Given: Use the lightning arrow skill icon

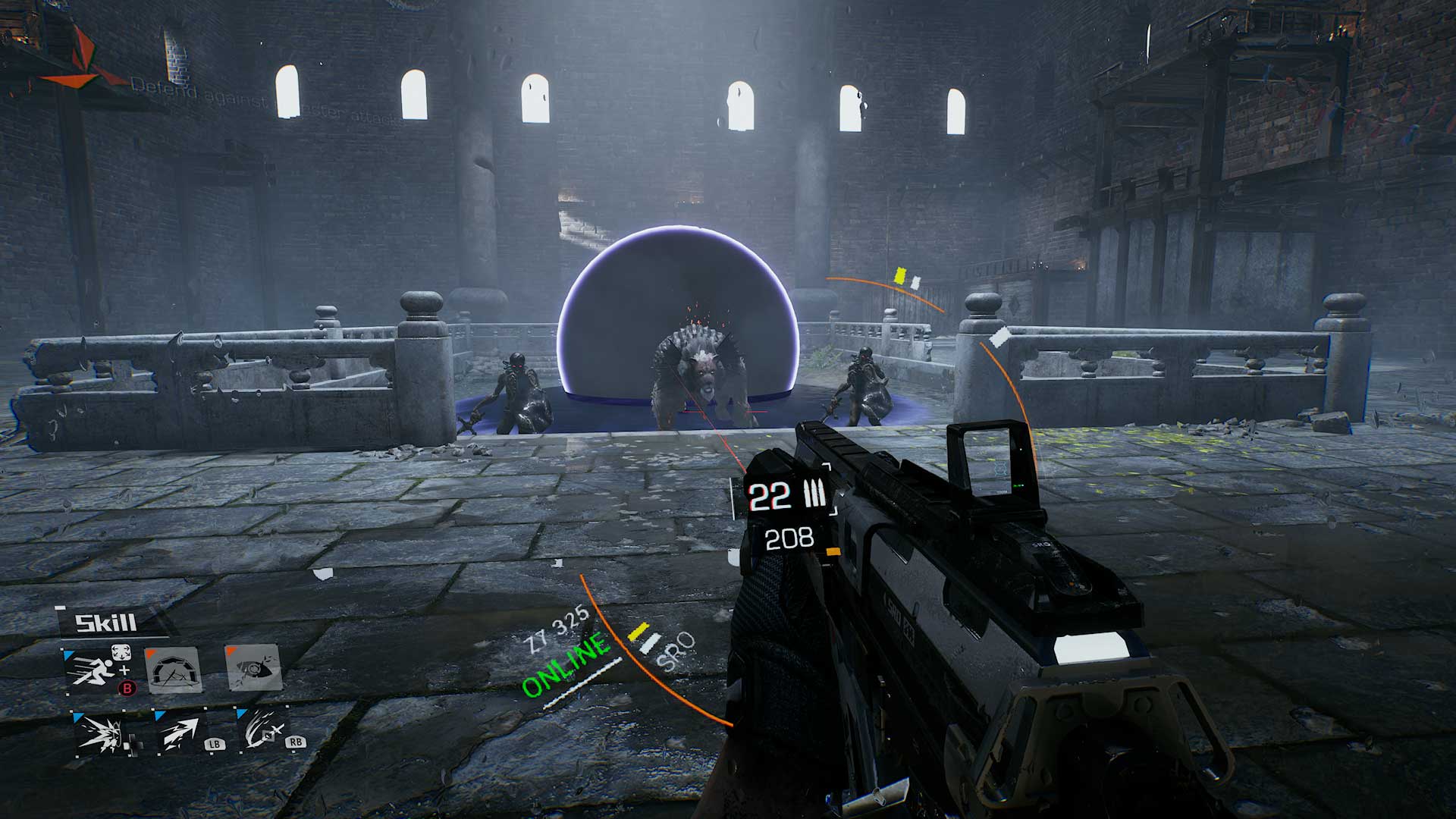Looking at the screenshot, I should tap(180, 732).
